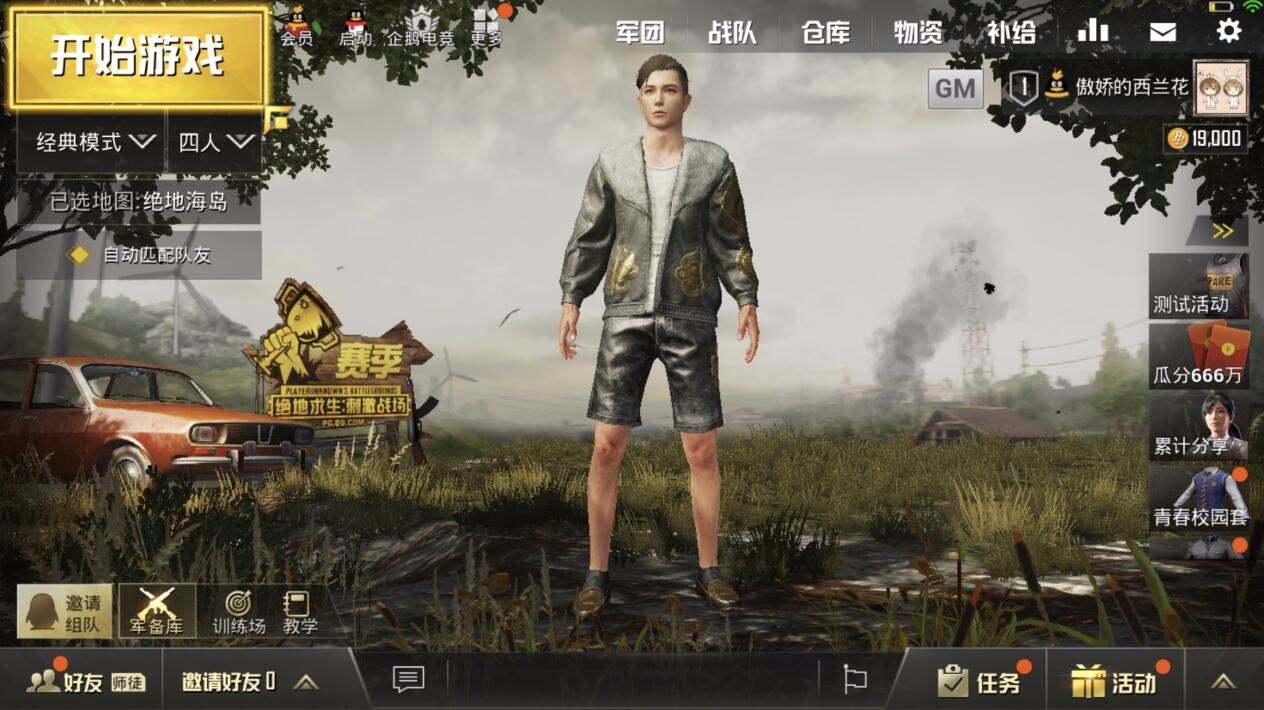Screen dimensions: 1264x710
Task: Click the 开始游戏 start game button
Action: click(x=138, y=56)
